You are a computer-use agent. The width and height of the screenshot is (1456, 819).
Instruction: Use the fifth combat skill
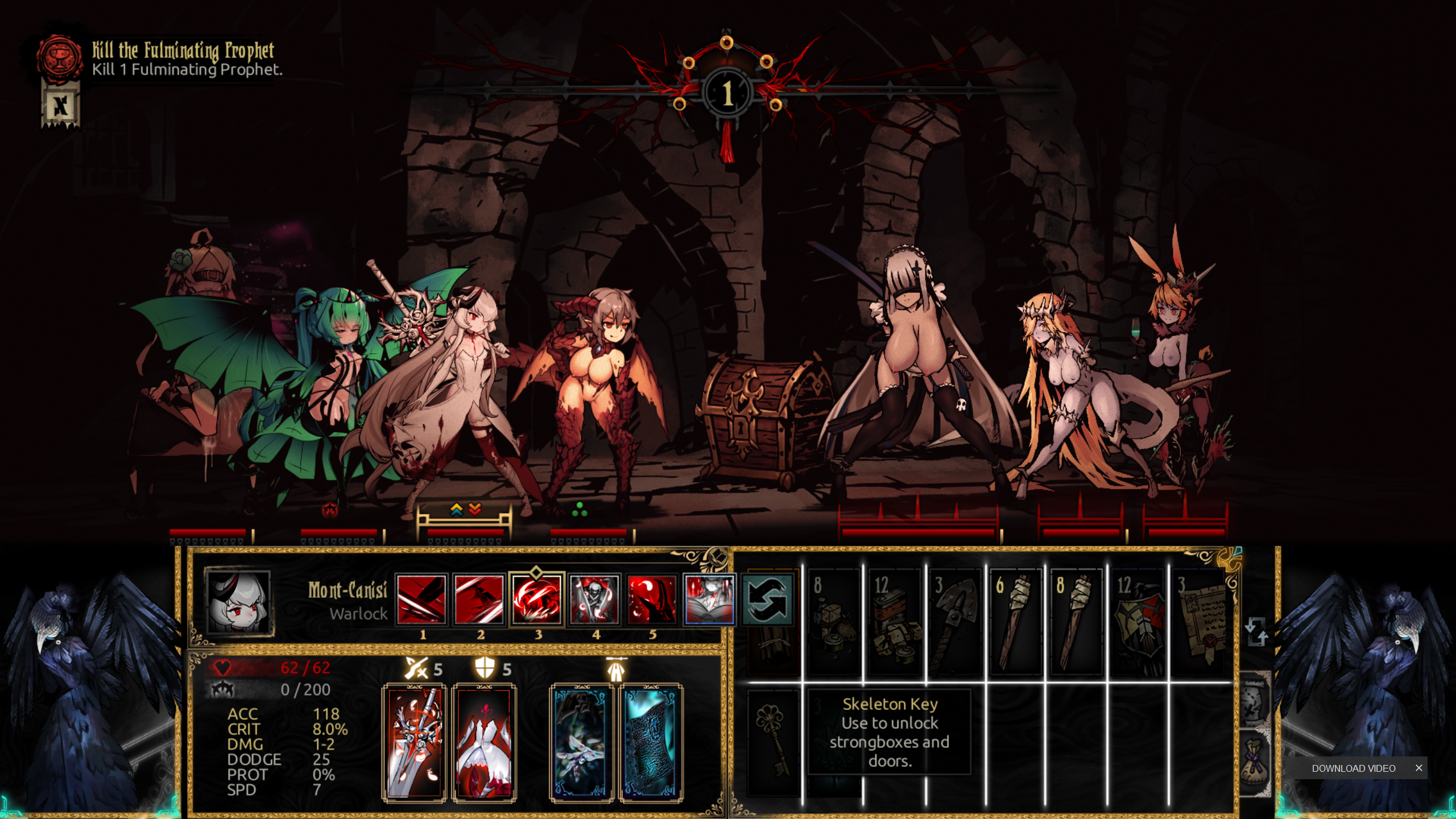pyautogui.click(x=652, y=599)
